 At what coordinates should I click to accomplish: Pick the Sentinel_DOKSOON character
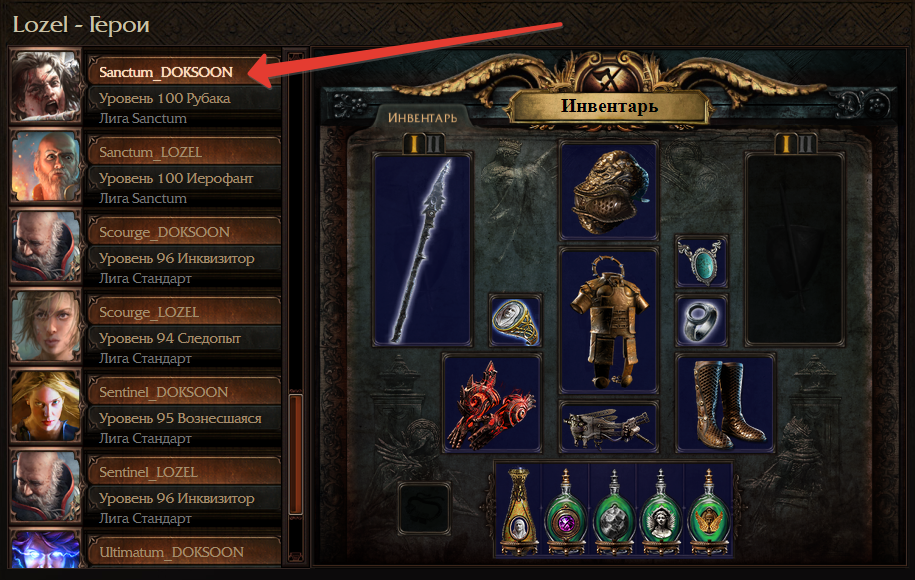[x=165, y=392]
